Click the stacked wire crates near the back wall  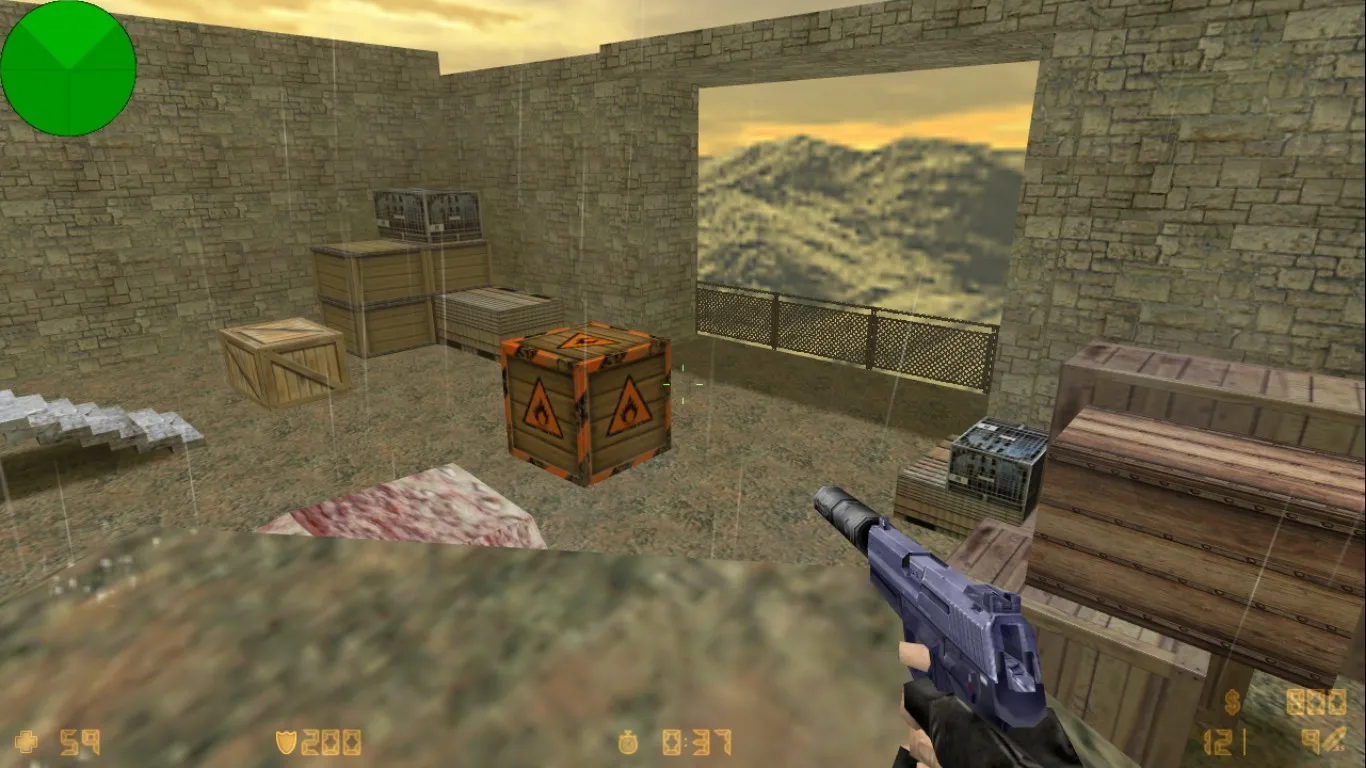tap(425, 215)
